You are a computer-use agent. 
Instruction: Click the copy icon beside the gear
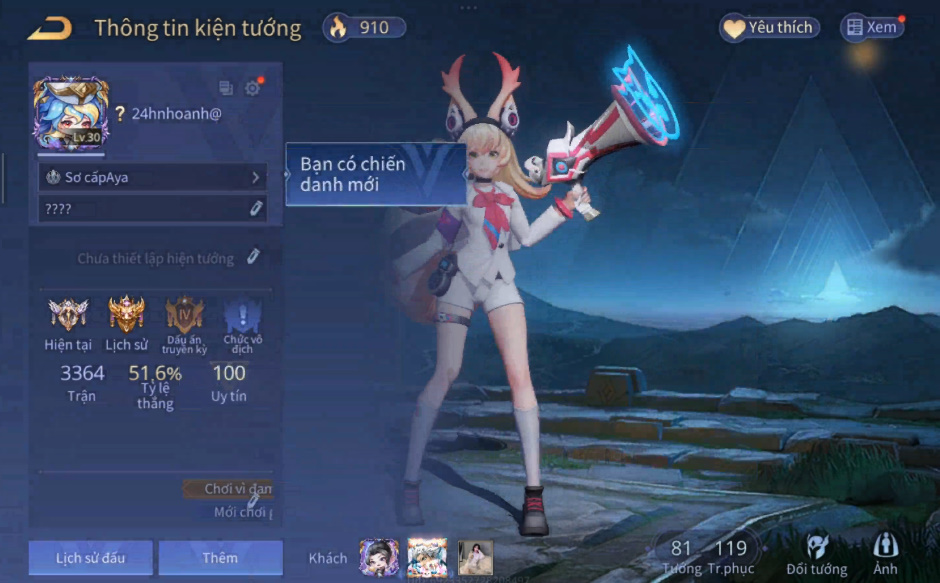pos(226,88)
